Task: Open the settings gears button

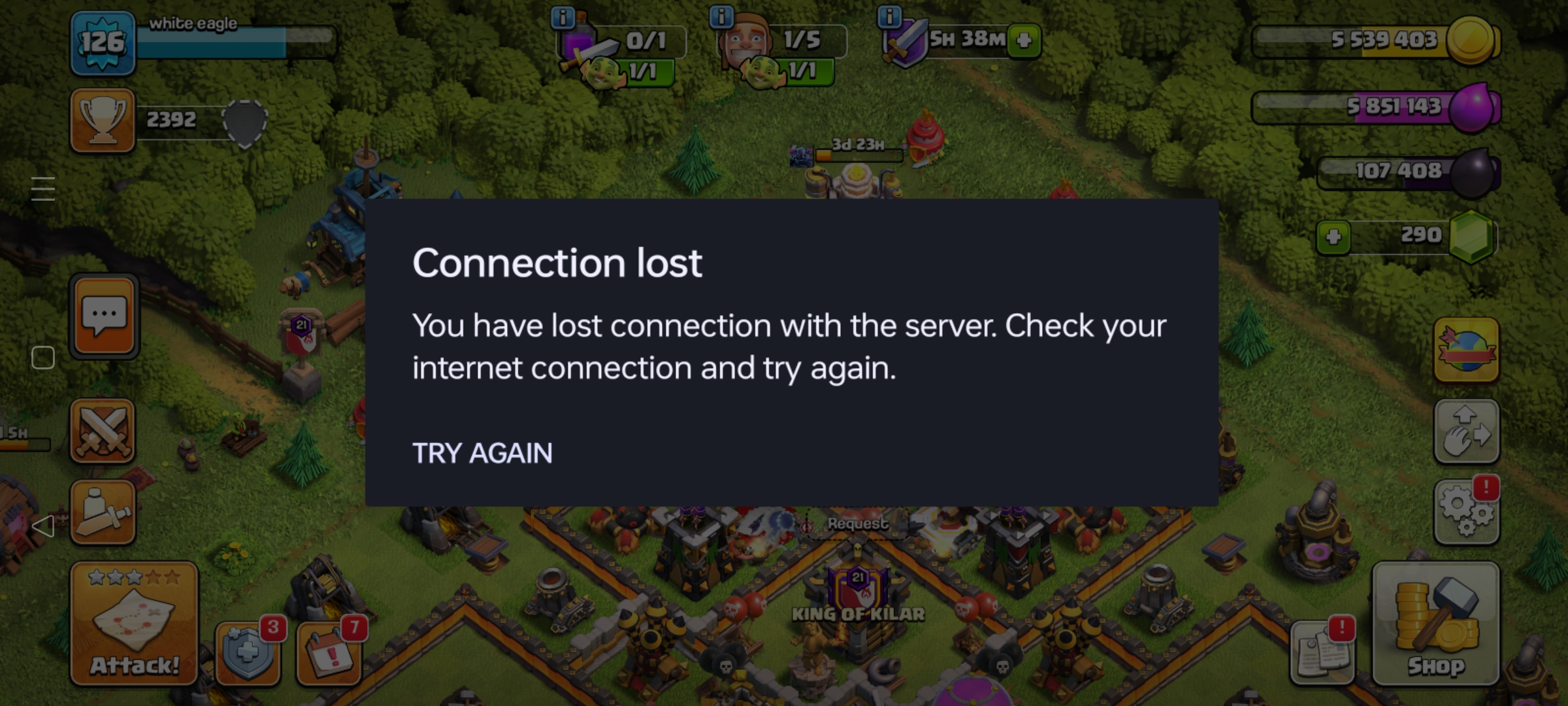Action: [1466, 511]
